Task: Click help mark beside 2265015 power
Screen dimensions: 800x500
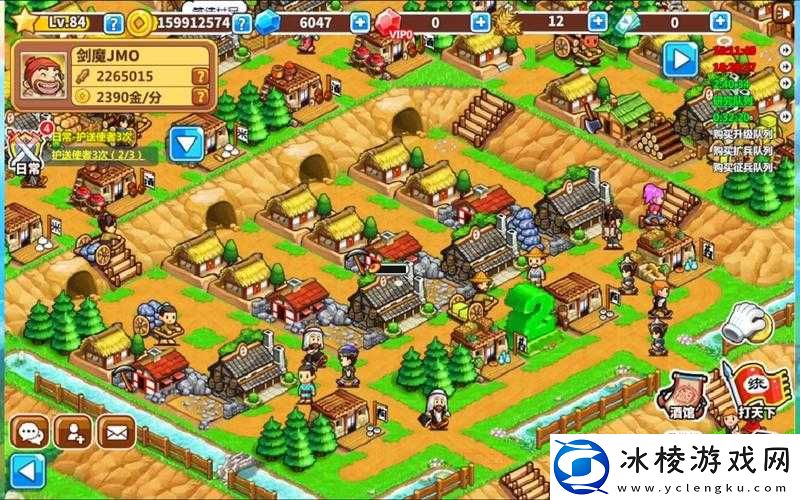Action: [x=201, y=76]
